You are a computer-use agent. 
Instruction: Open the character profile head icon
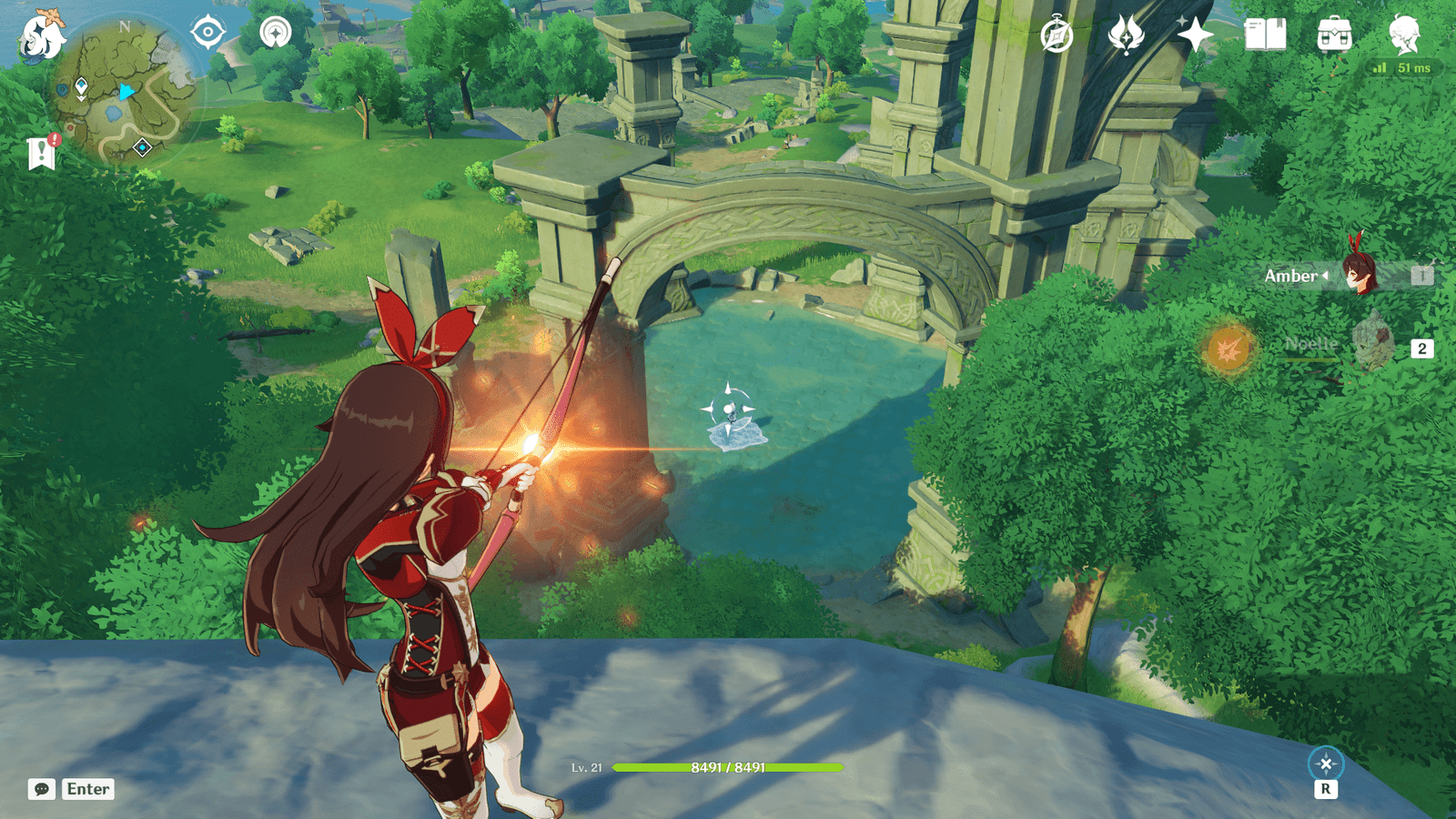pos(1404,35)
